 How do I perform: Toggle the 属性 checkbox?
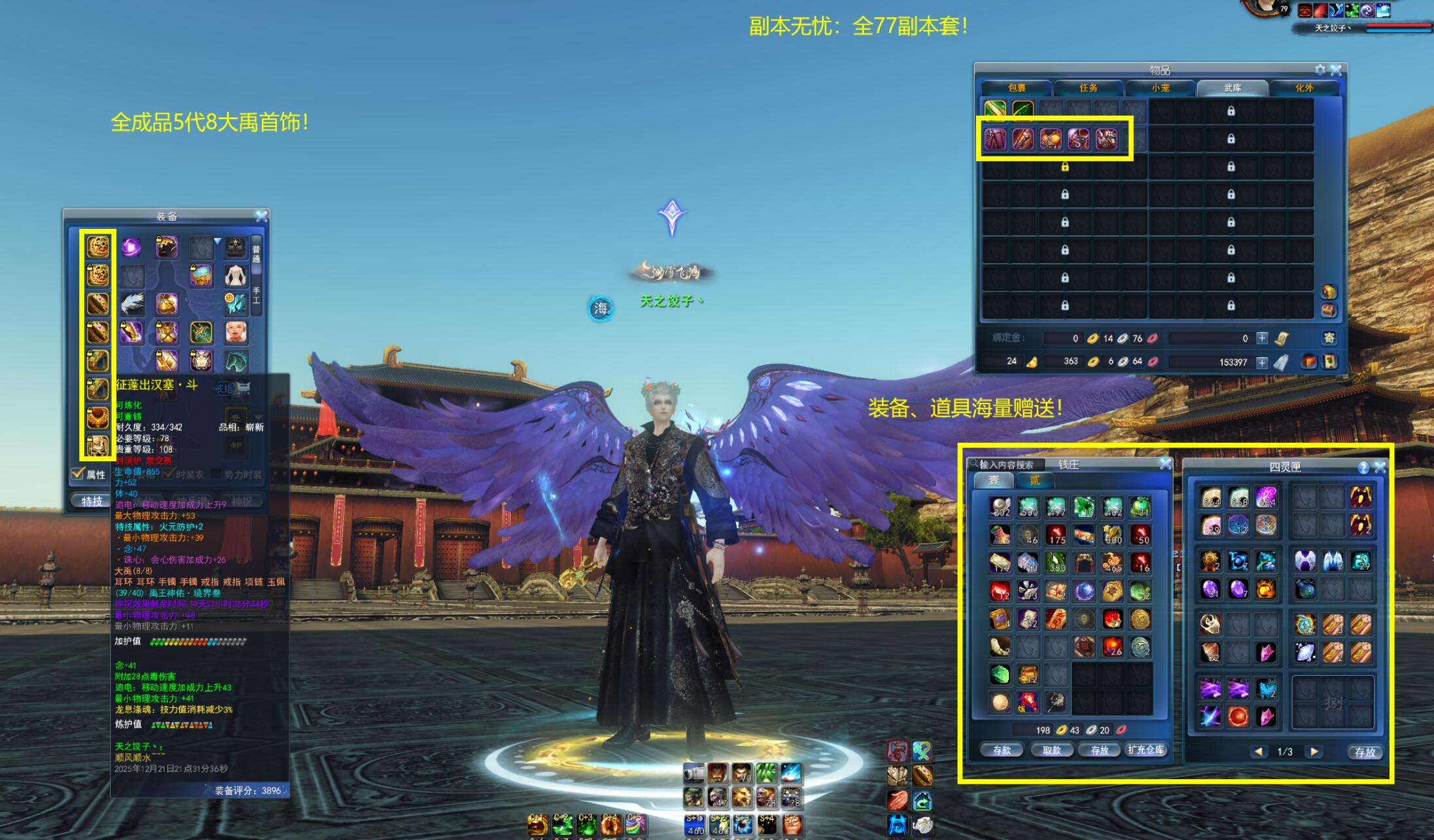78,474
